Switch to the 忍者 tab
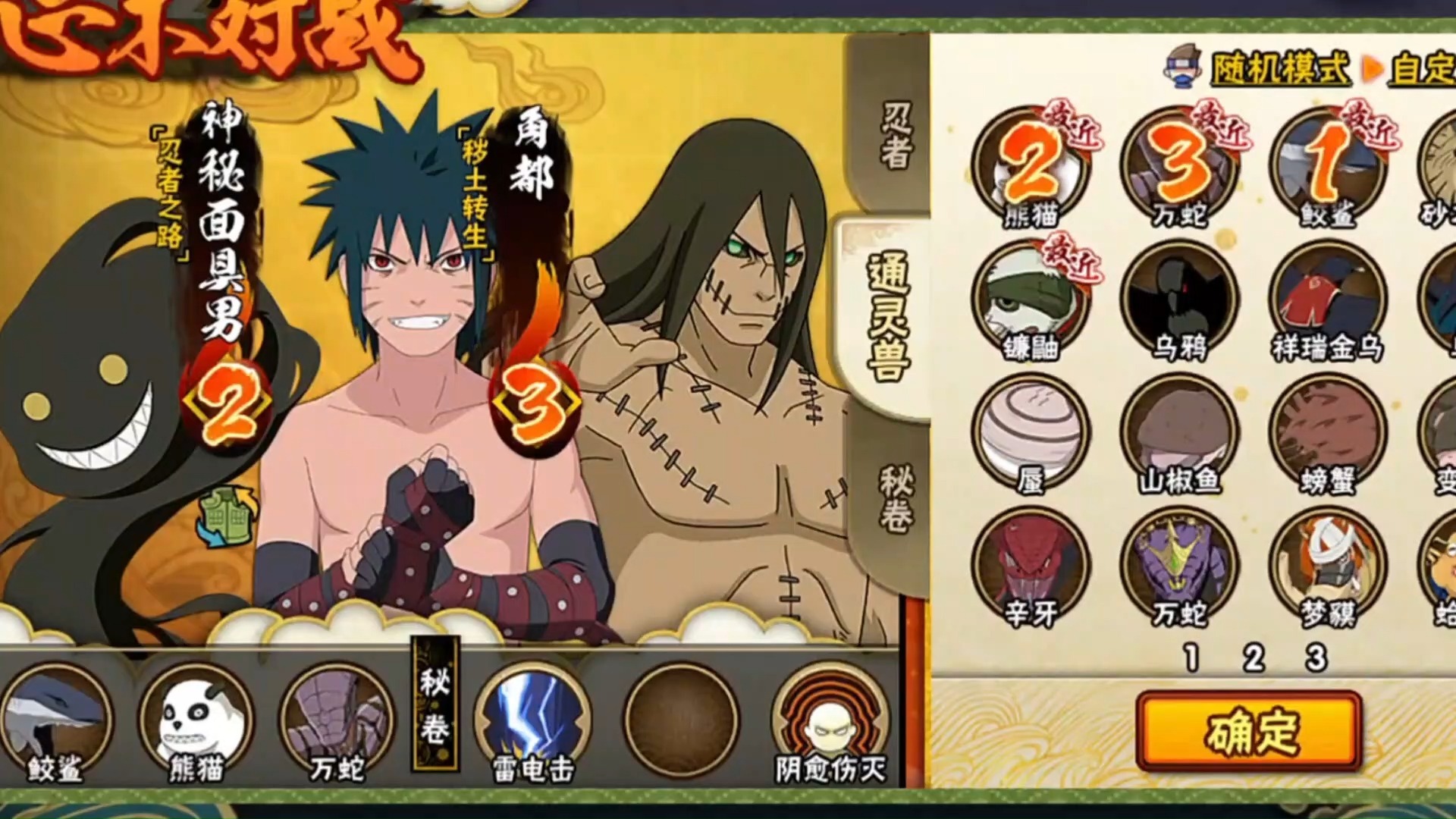This screenshot has width=1456, height=819. [895, 135]
